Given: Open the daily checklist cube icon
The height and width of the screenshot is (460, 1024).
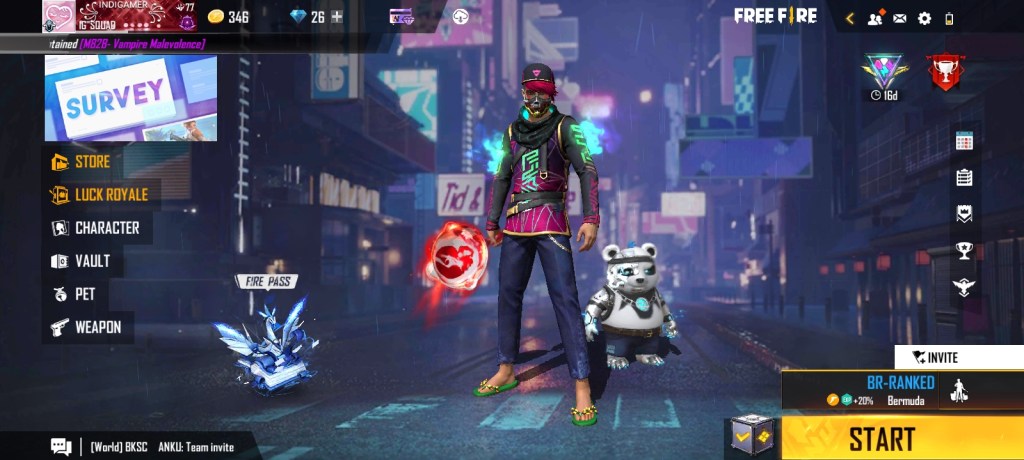Looking at the screenshot, I should (x=750, y=437).
